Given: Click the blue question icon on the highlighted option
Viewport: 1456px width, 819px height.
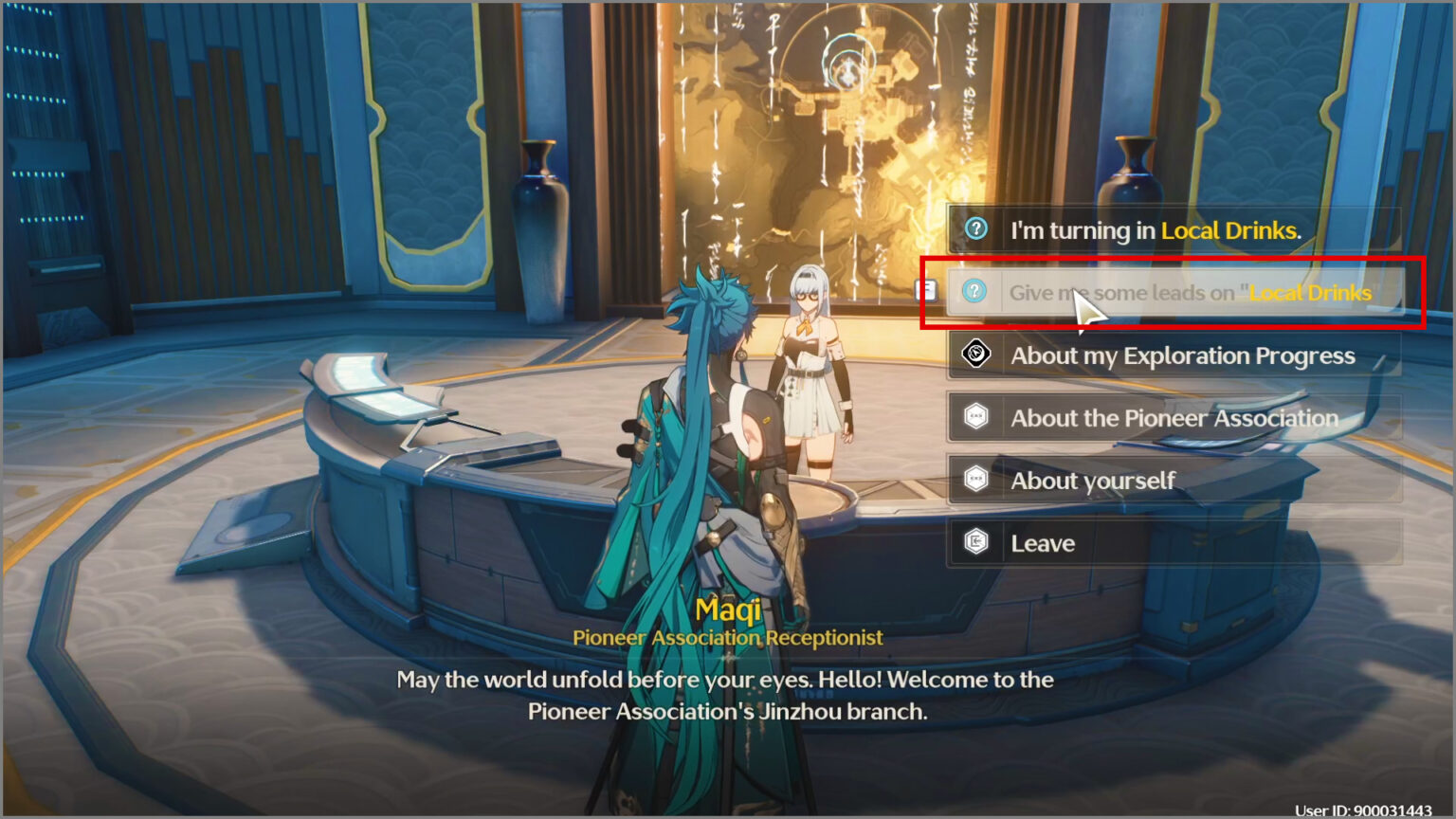Looking at the screenshot, I should 974,292.
